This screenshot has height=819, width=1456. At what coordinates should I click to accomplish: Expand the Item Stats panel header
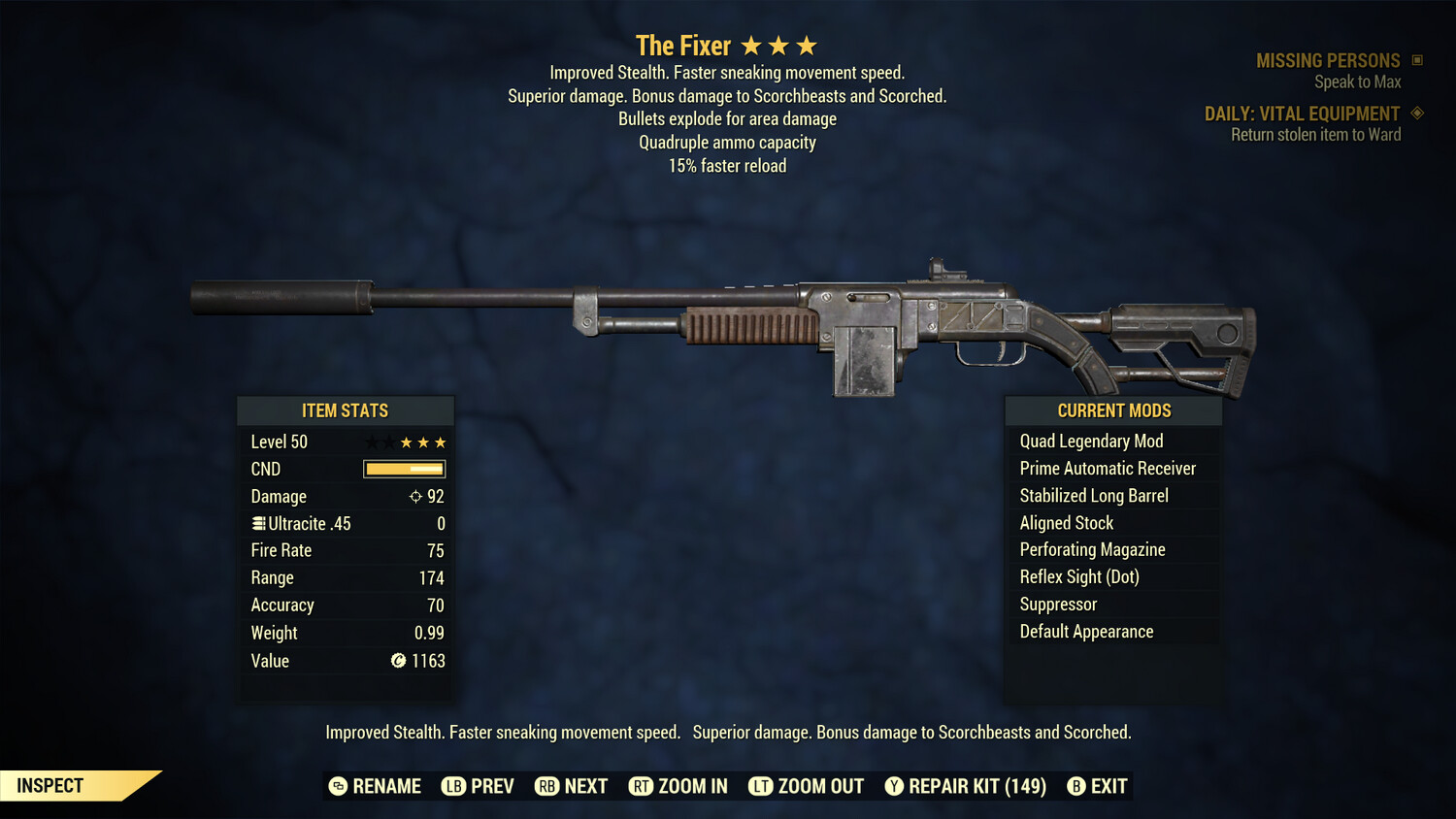click(346, 409)
